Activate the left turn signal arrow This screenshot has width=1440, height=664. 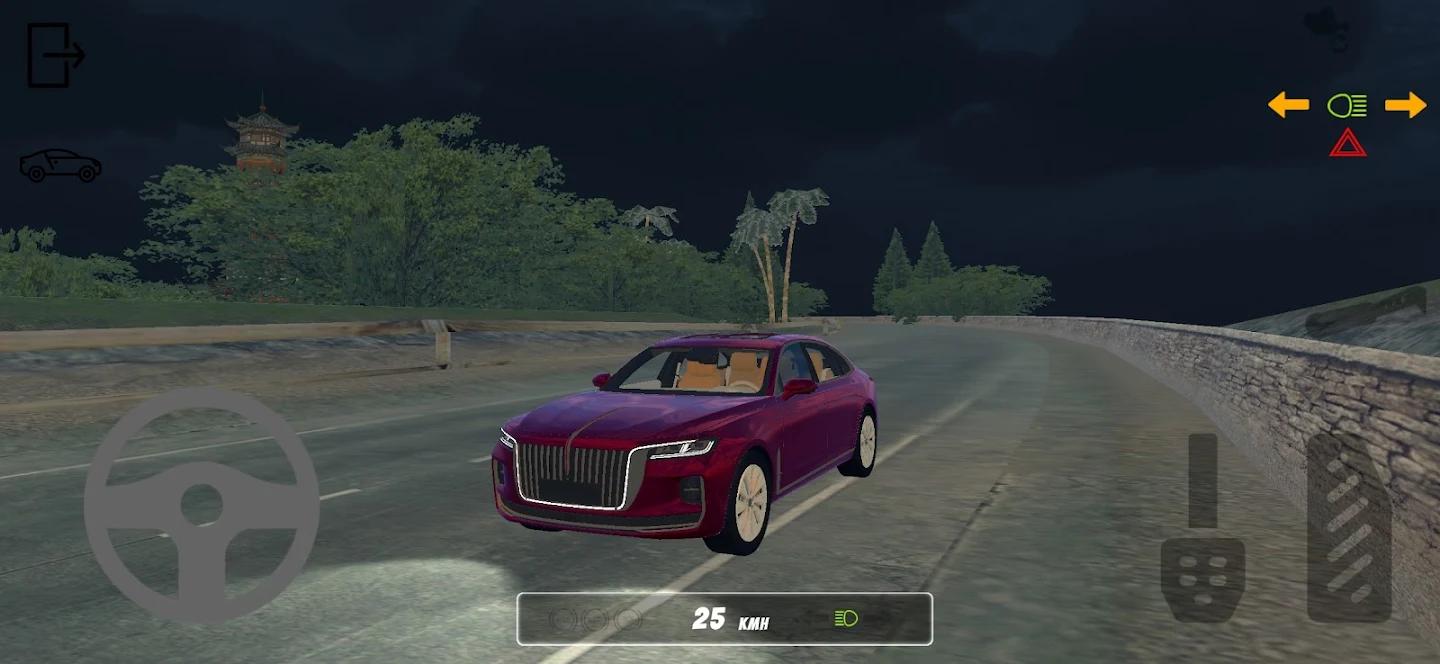[x=1288, y=104]
